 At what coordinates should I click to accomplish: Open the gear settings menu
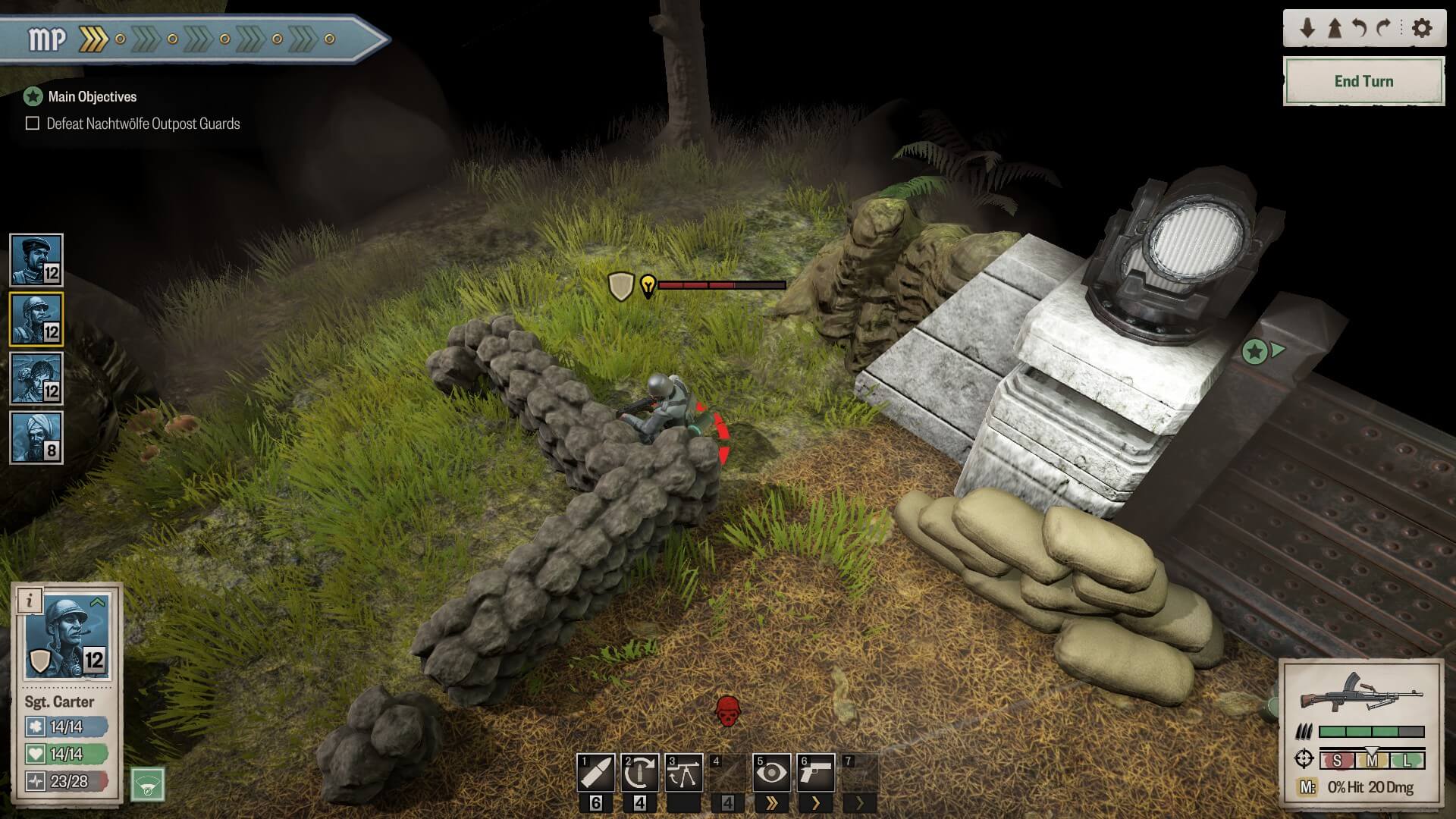tap(1422, 28)
